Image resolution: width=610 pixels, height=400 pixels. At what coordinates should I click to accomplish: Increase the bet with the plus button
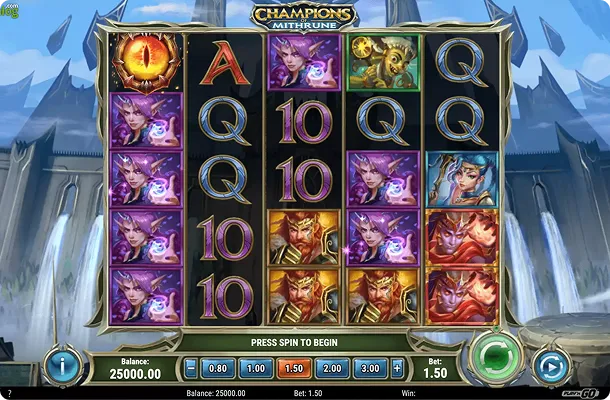pos(398,367)
